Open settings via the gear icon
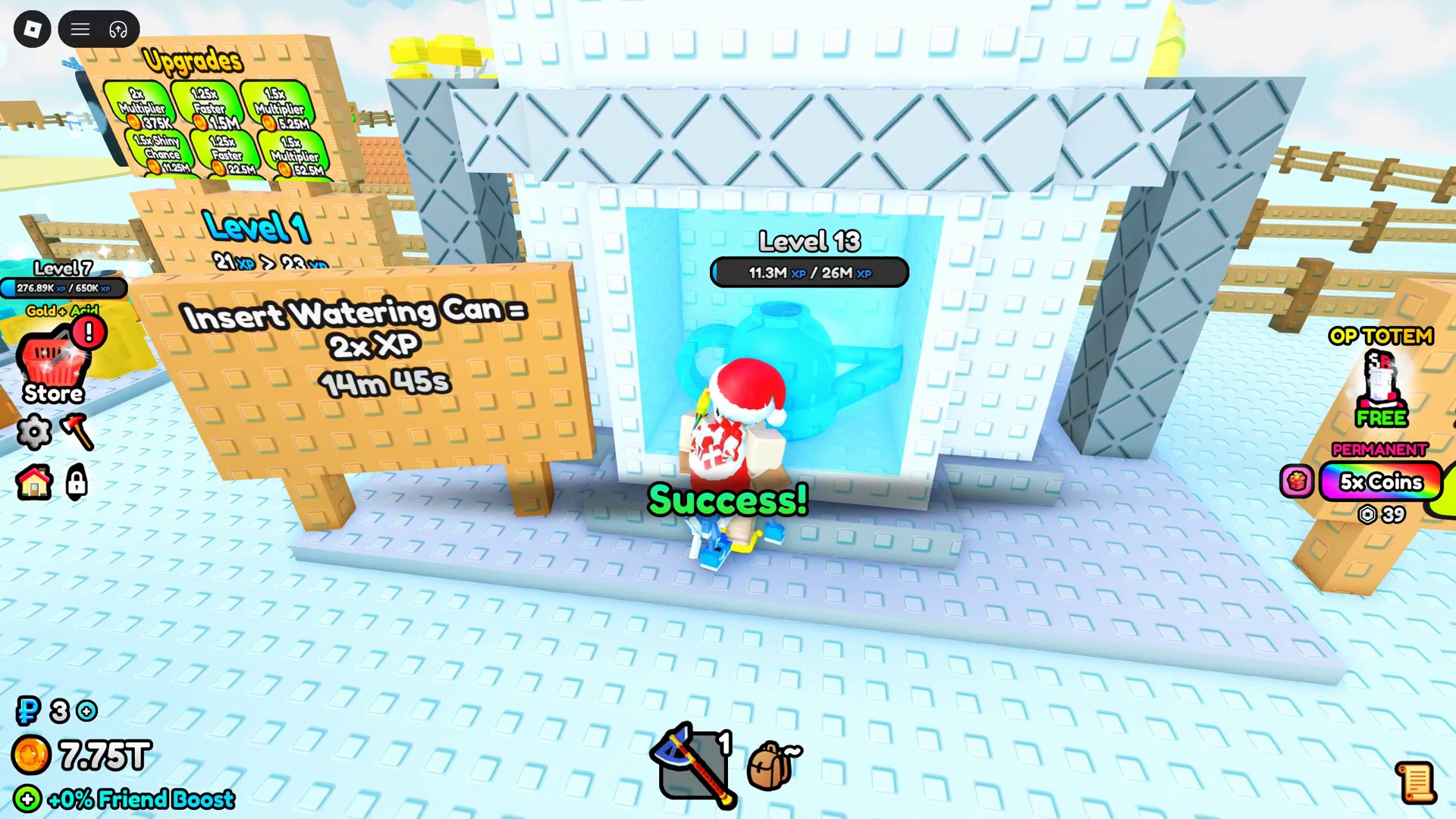 tap(33, 432)
